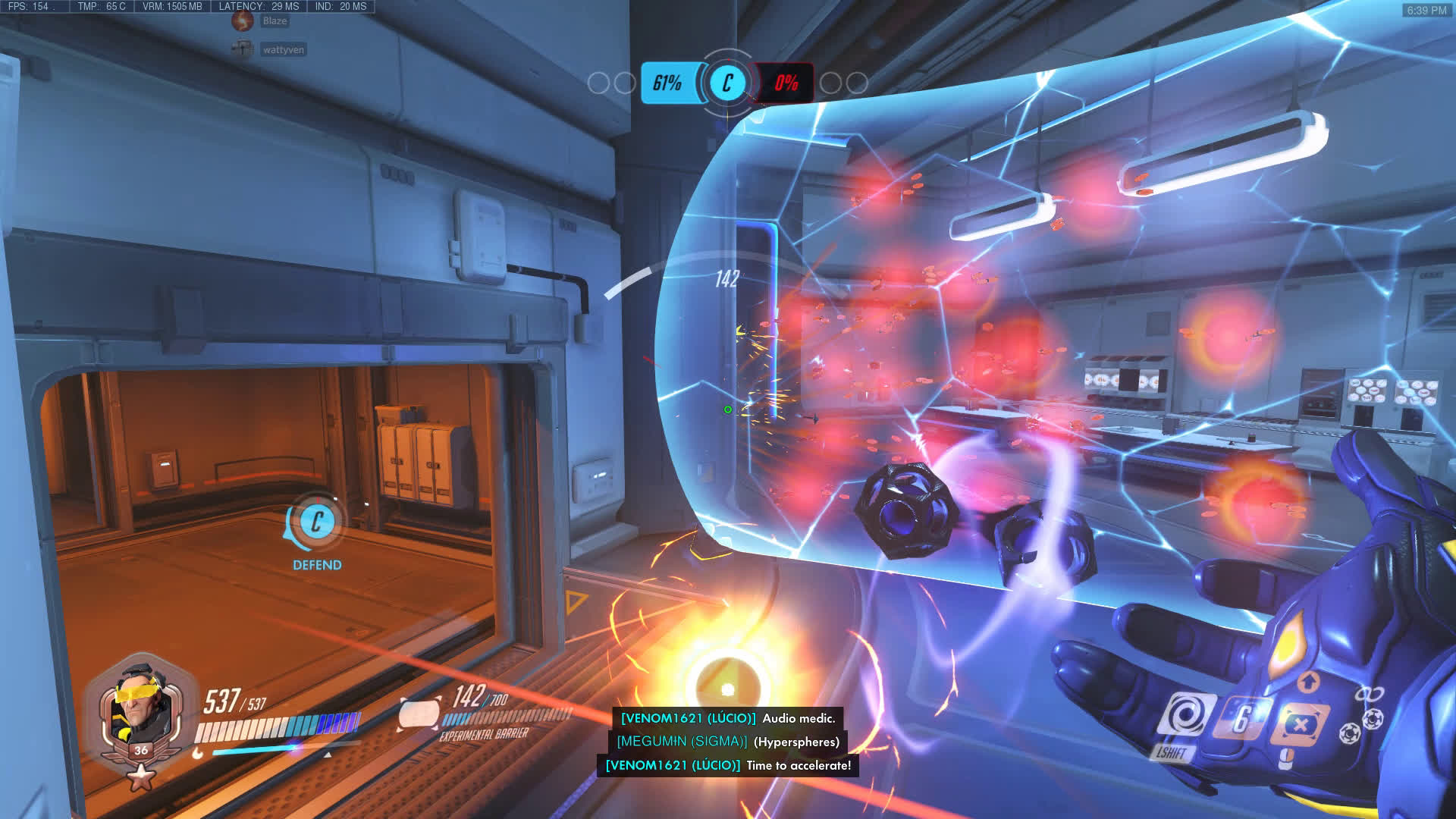Viewport: 1456px width, 819px height.
Task: Select the Experimental Barrier status icon
Action: [419, 714]
